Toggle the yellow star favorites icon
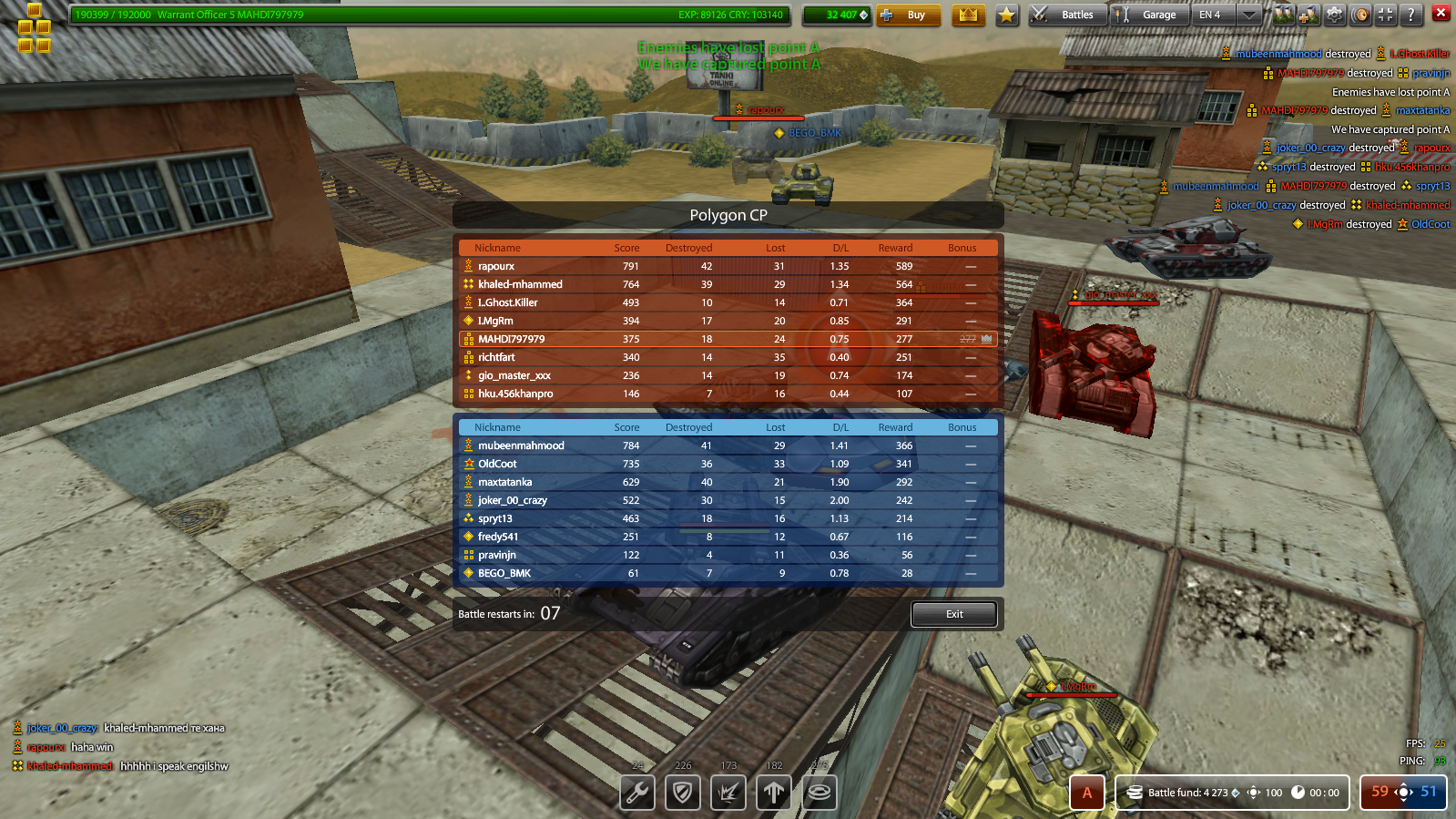 pyautogui.click(x=1005, y=15)
